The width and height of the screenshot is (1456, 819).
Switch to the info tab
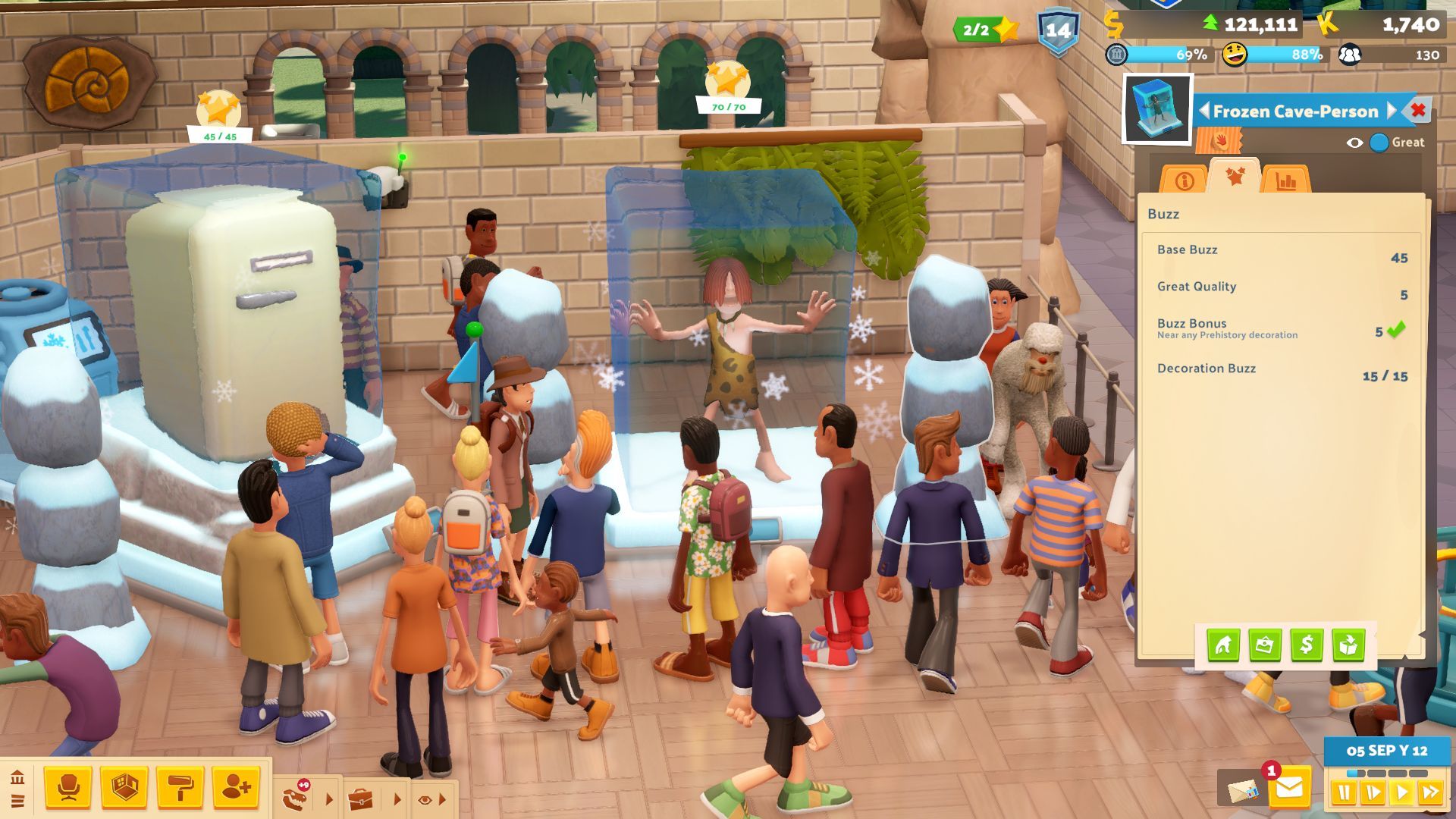point(1184,180)
